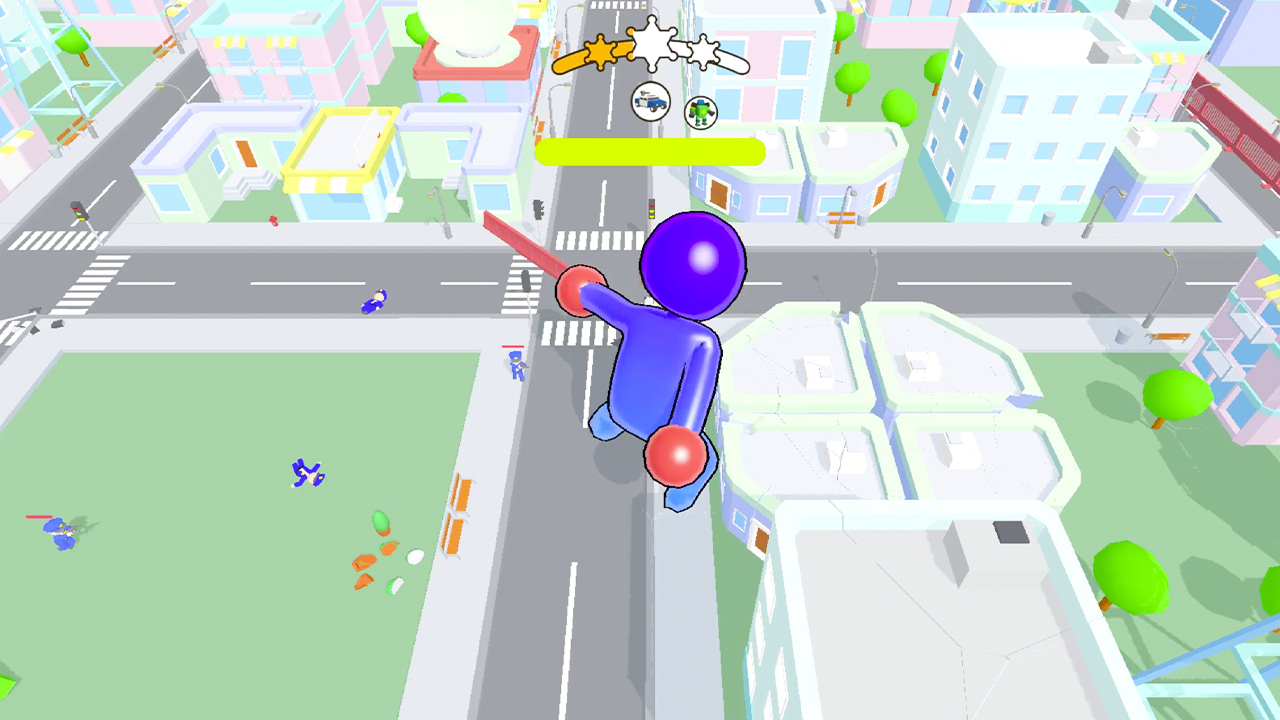Image resolution: width=1280 pixels, height=720 pixels.
Task: Tap the police car ability icon
Action: [650, 101]
